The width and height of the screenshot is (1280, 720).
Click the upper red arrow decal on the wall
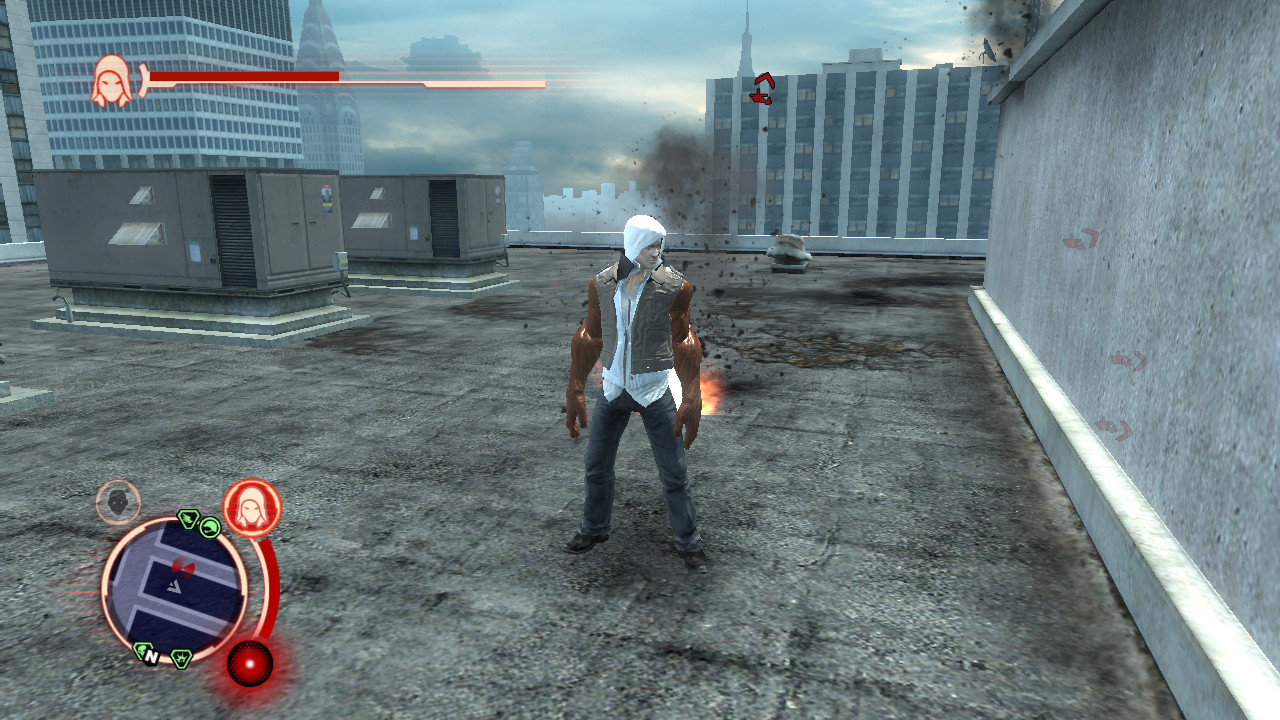click(x=1083, y=238)
